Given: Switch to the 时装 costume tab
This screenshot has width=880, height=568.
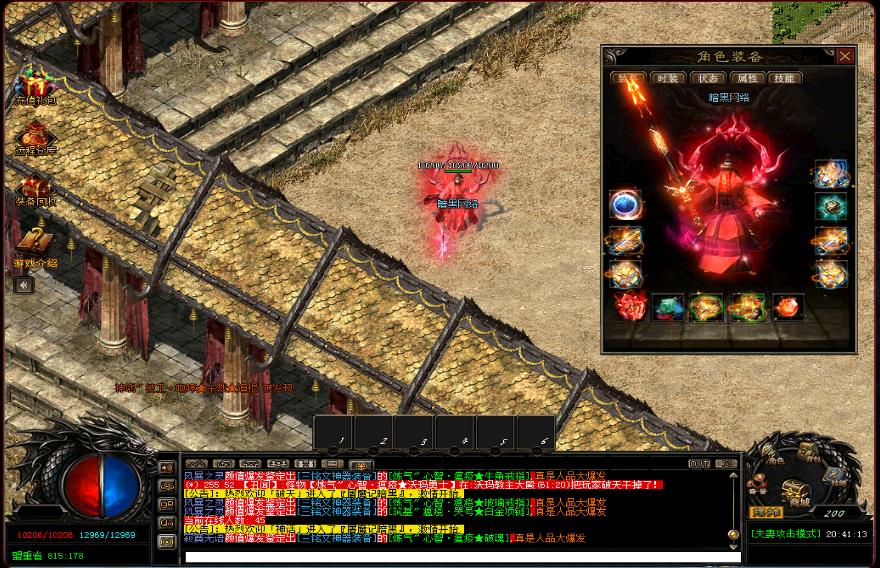Looking at the screenshot, I should [665, 78].
